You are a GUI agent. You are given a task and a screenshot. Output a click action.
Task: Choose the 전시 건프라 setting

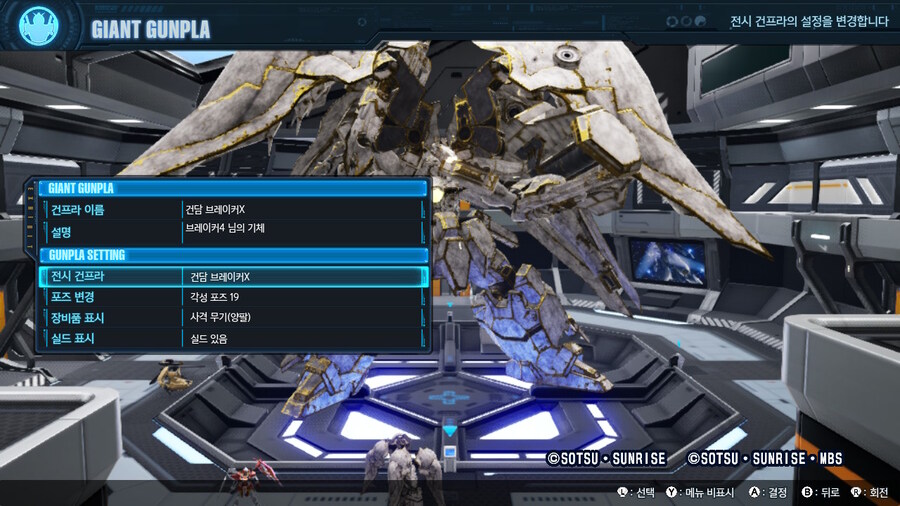pyautogui.click(x=232, y=276)
